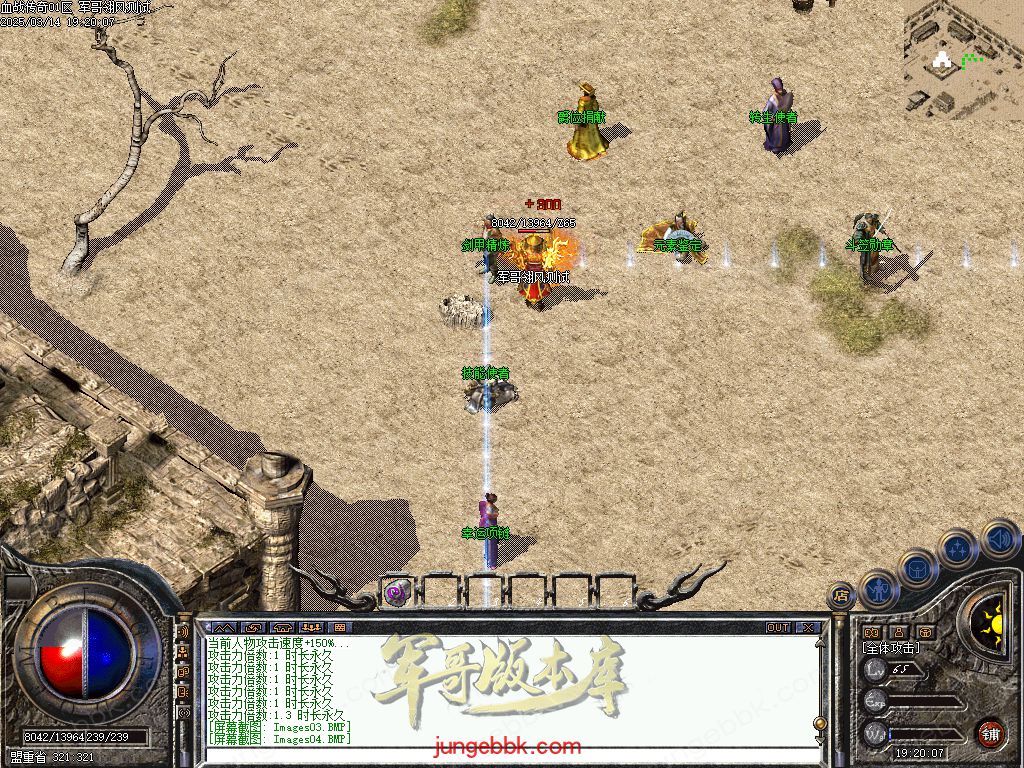
Task: Toggle sound with the speaker button
Action: (998, 540)
